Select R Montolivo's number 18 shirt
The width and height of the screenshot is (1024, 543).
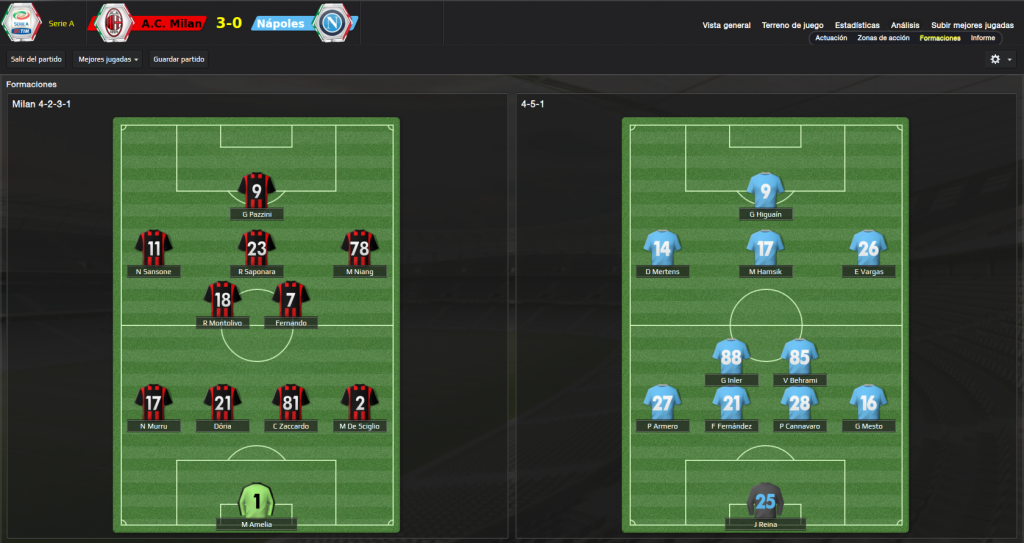point(222,299)
